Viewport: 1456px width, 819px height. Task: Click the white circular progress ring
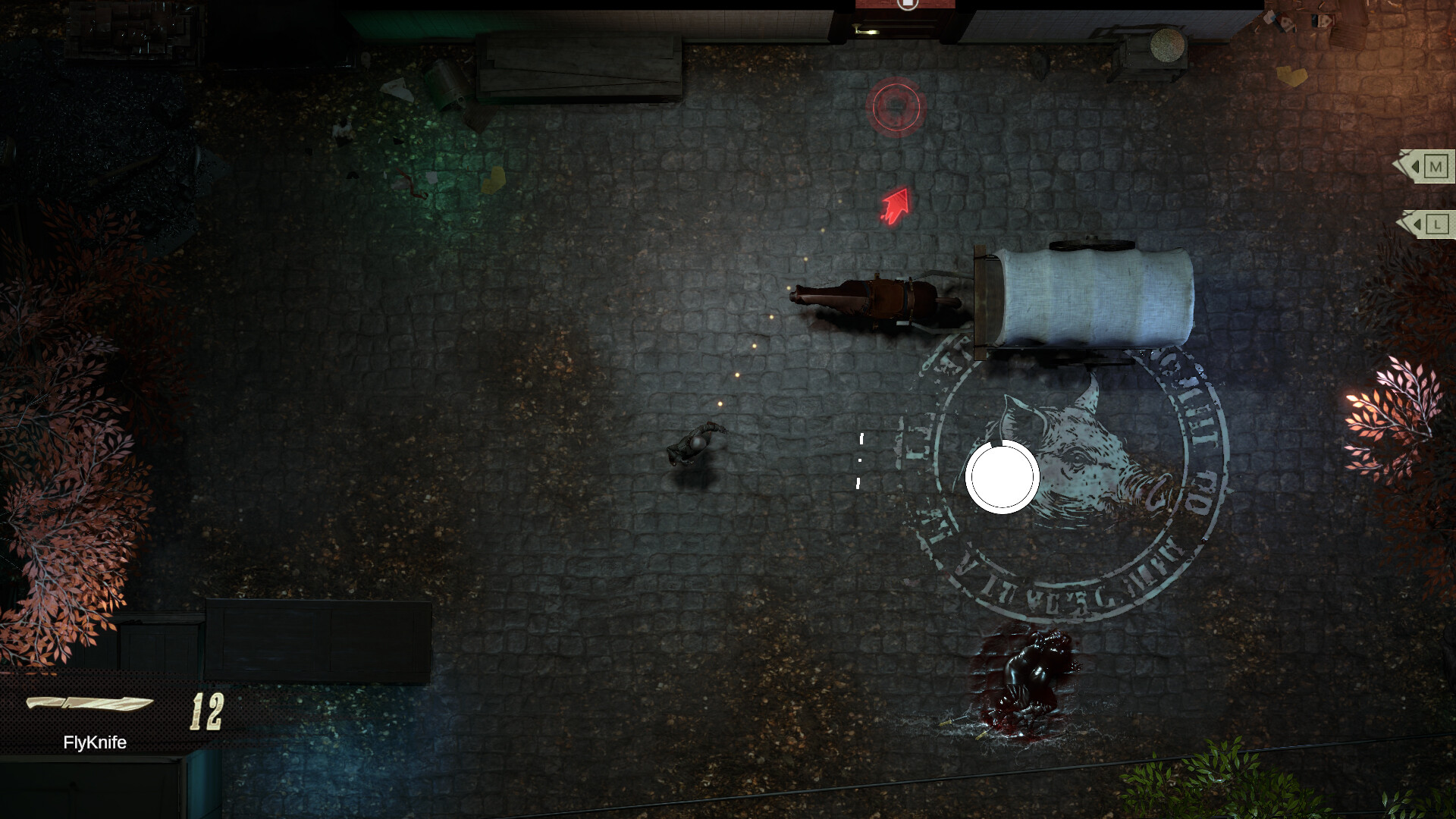[x=1003, y=476]
